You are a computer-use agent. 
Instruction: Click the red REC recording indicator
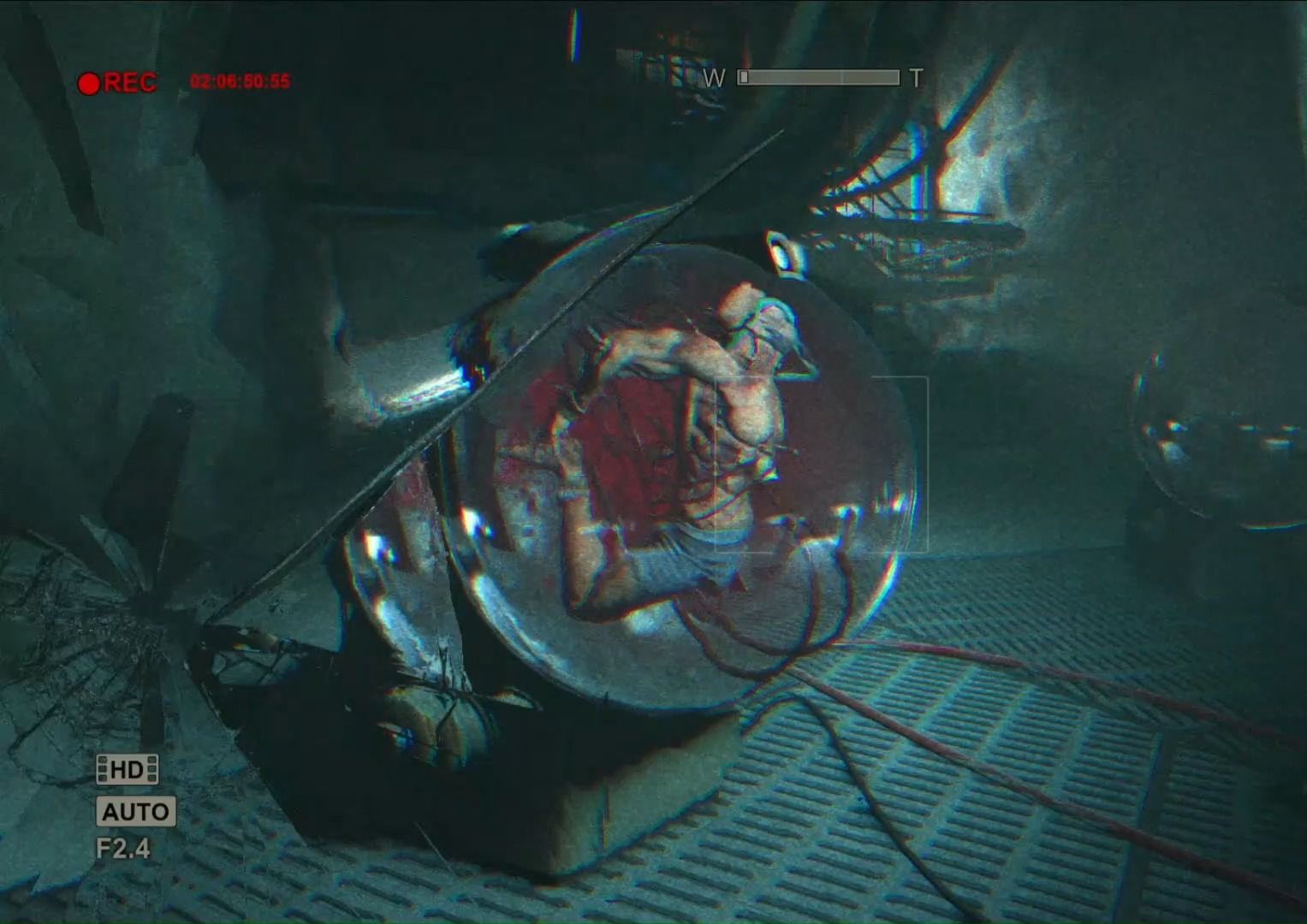[117, 83]
